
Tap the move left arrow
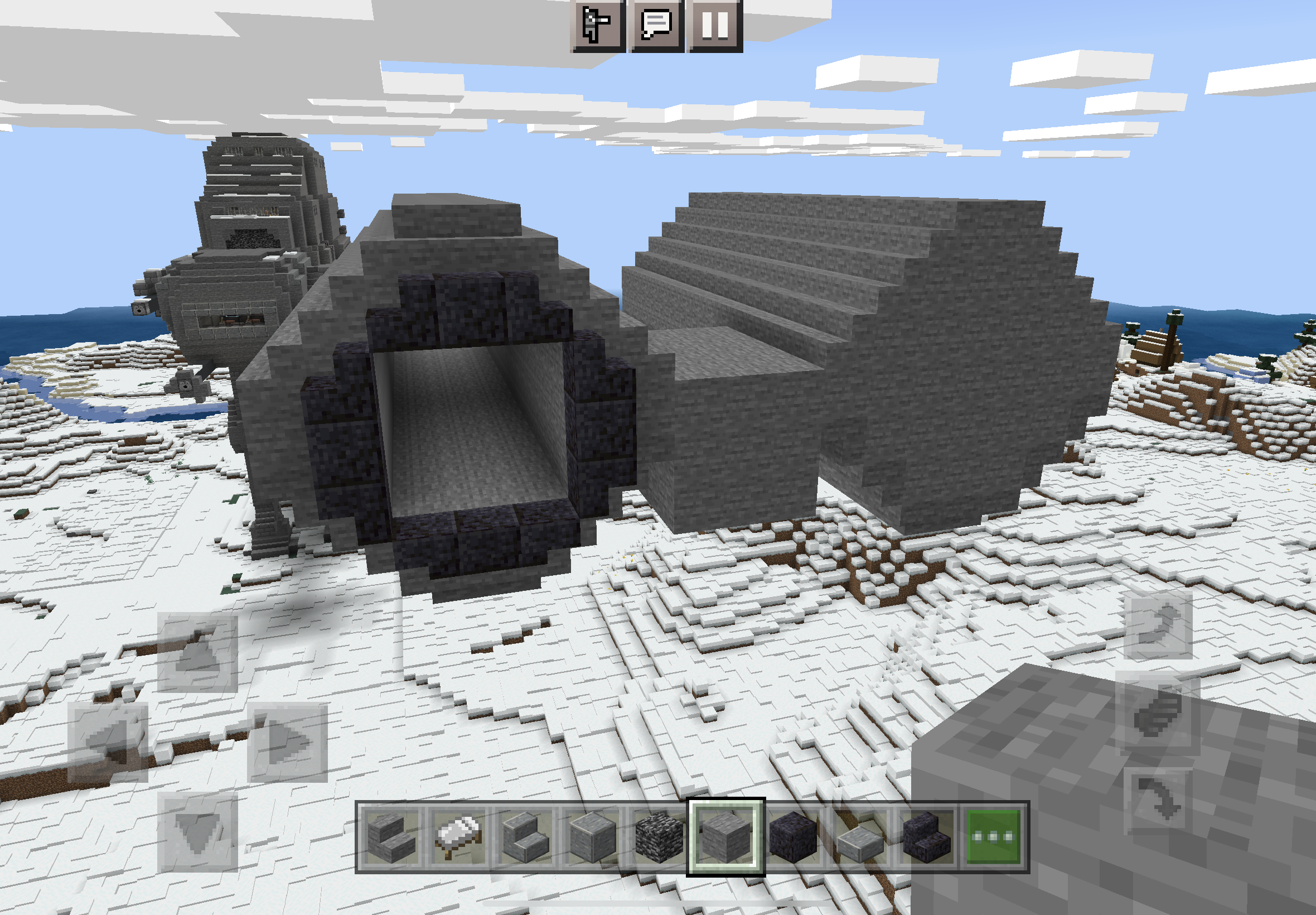click(x=108, y=743)
